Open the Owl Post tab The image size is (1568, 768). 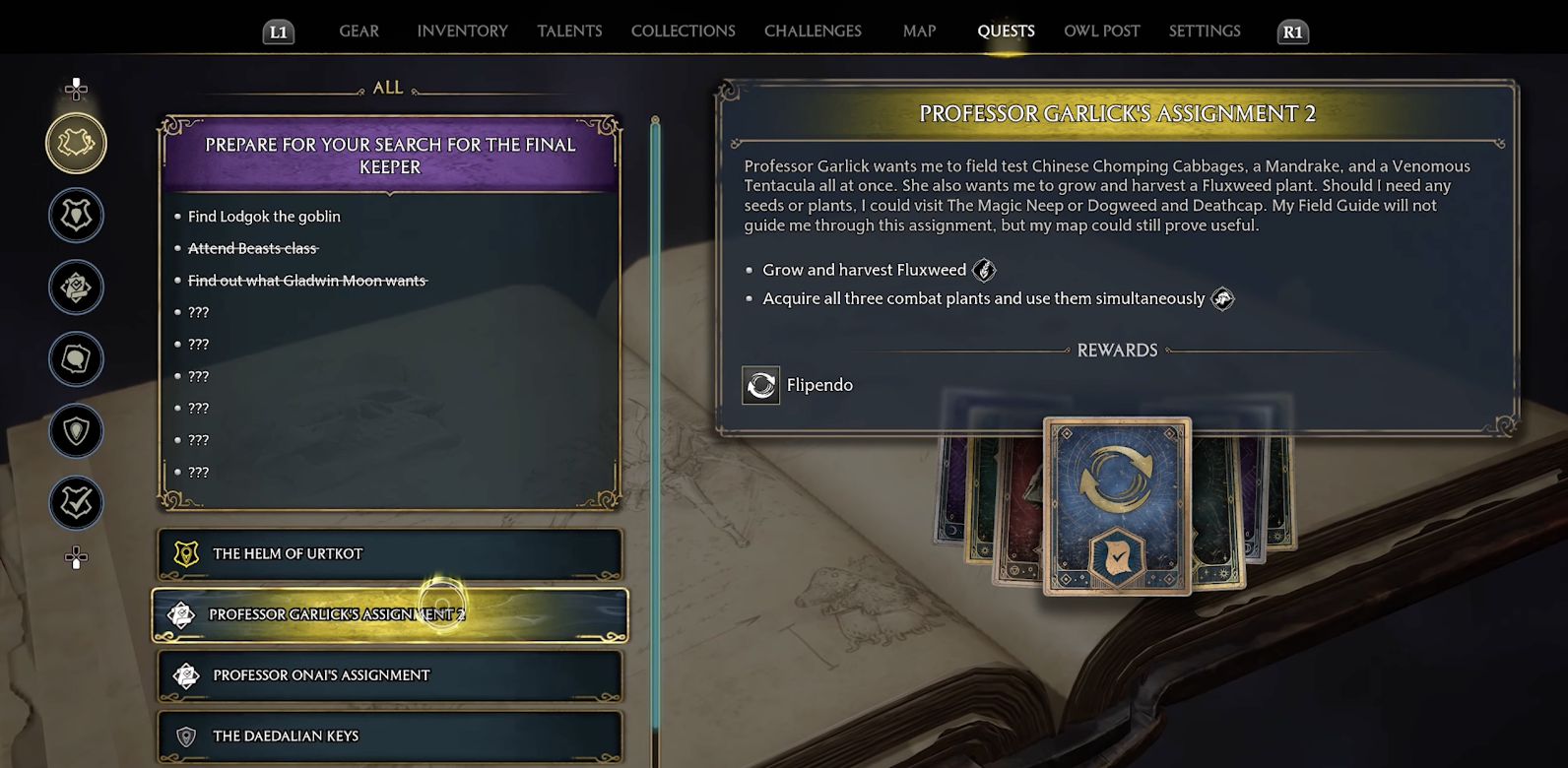(x=1101, y=32)
